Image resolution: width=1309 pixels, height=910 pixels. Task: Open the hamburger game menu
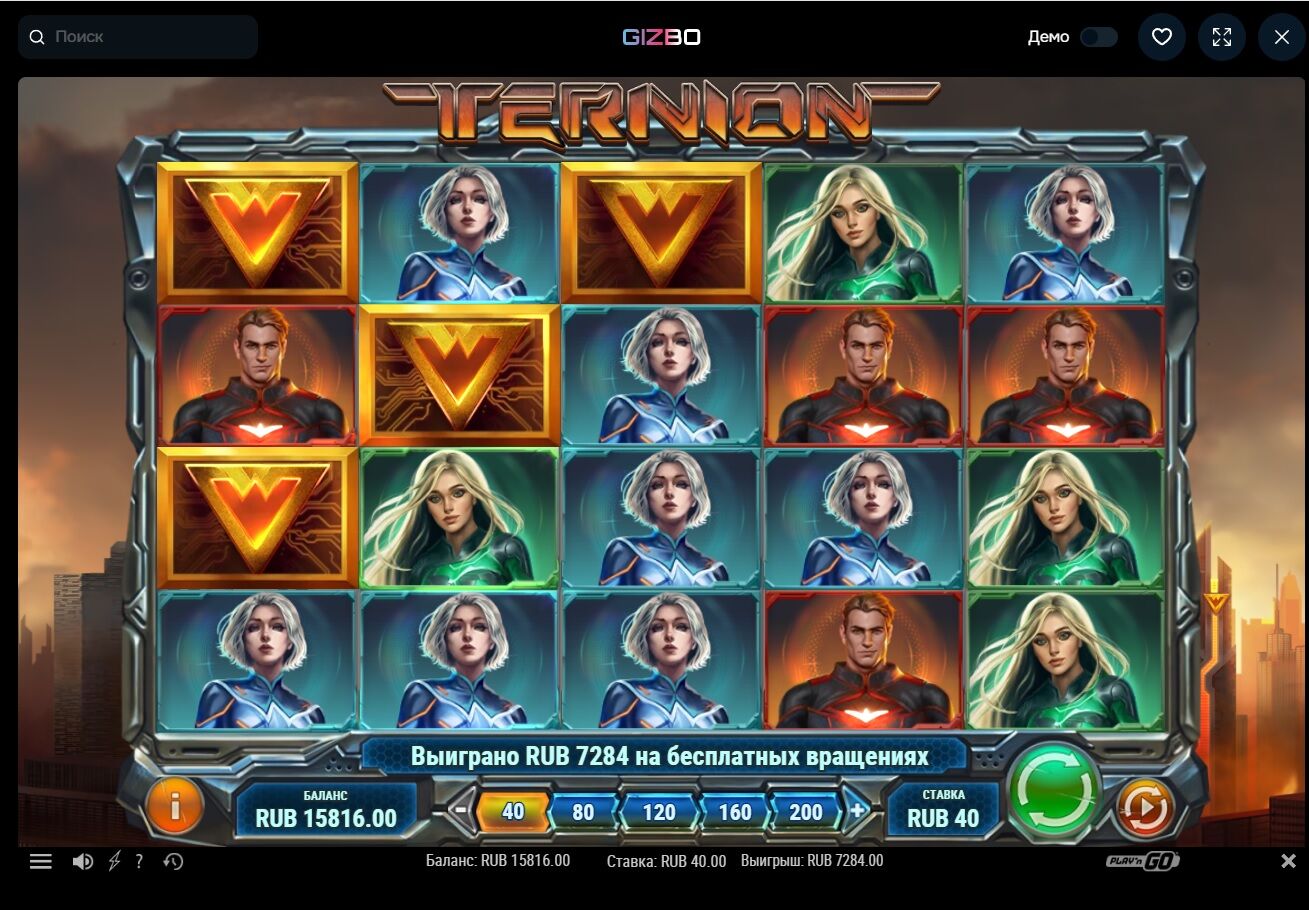pos(41,861)
